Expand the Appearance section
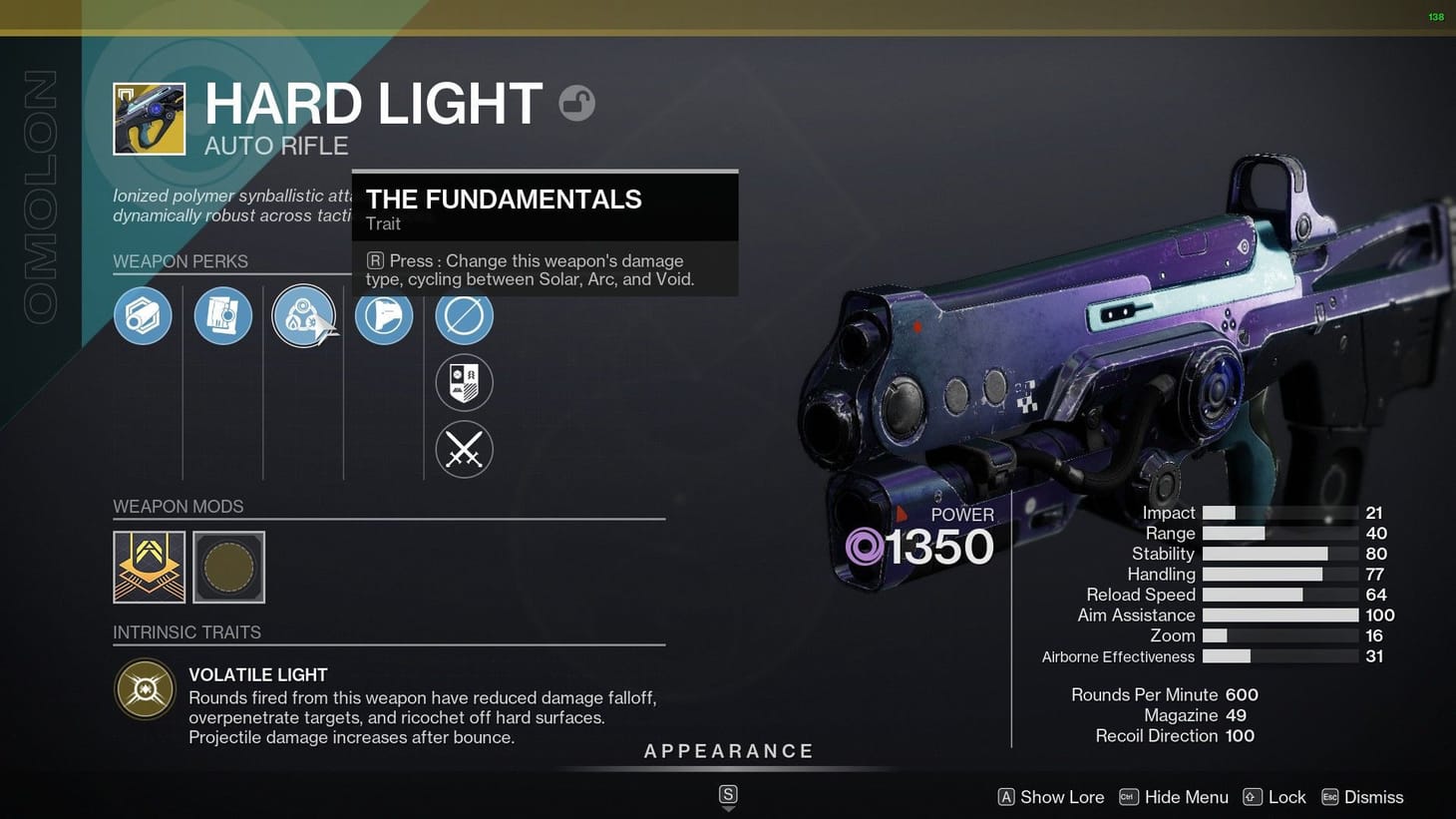This screenshot has height=819, width=1456. coord(729,751)
